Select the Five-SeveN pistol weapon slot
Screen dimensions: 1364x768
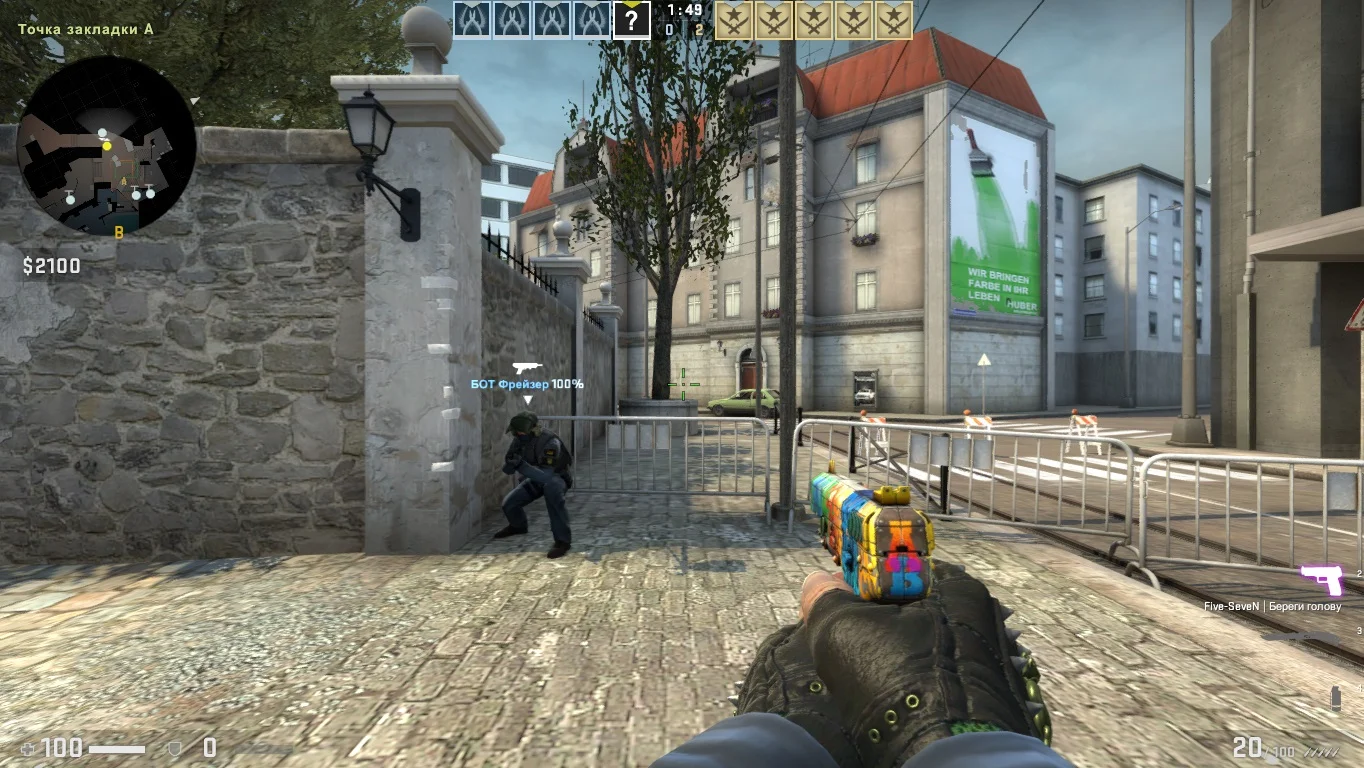tap(1321, 579)
